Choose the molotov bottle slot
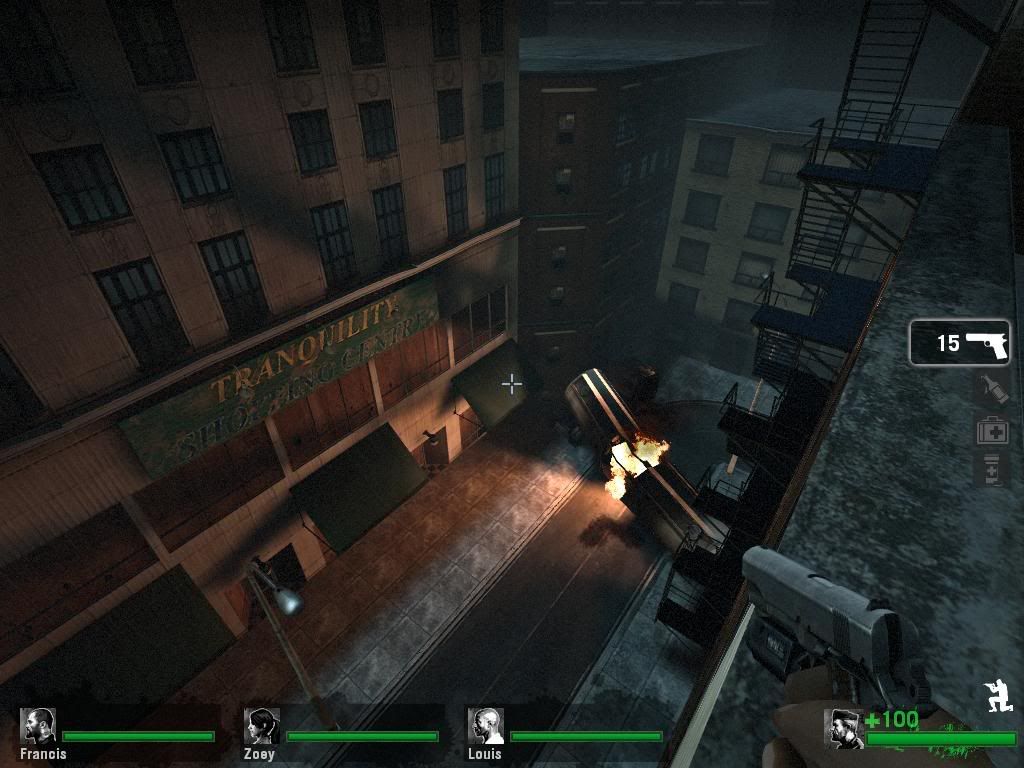The width and height of the screenshot is (1024, 768). [992, 390]
